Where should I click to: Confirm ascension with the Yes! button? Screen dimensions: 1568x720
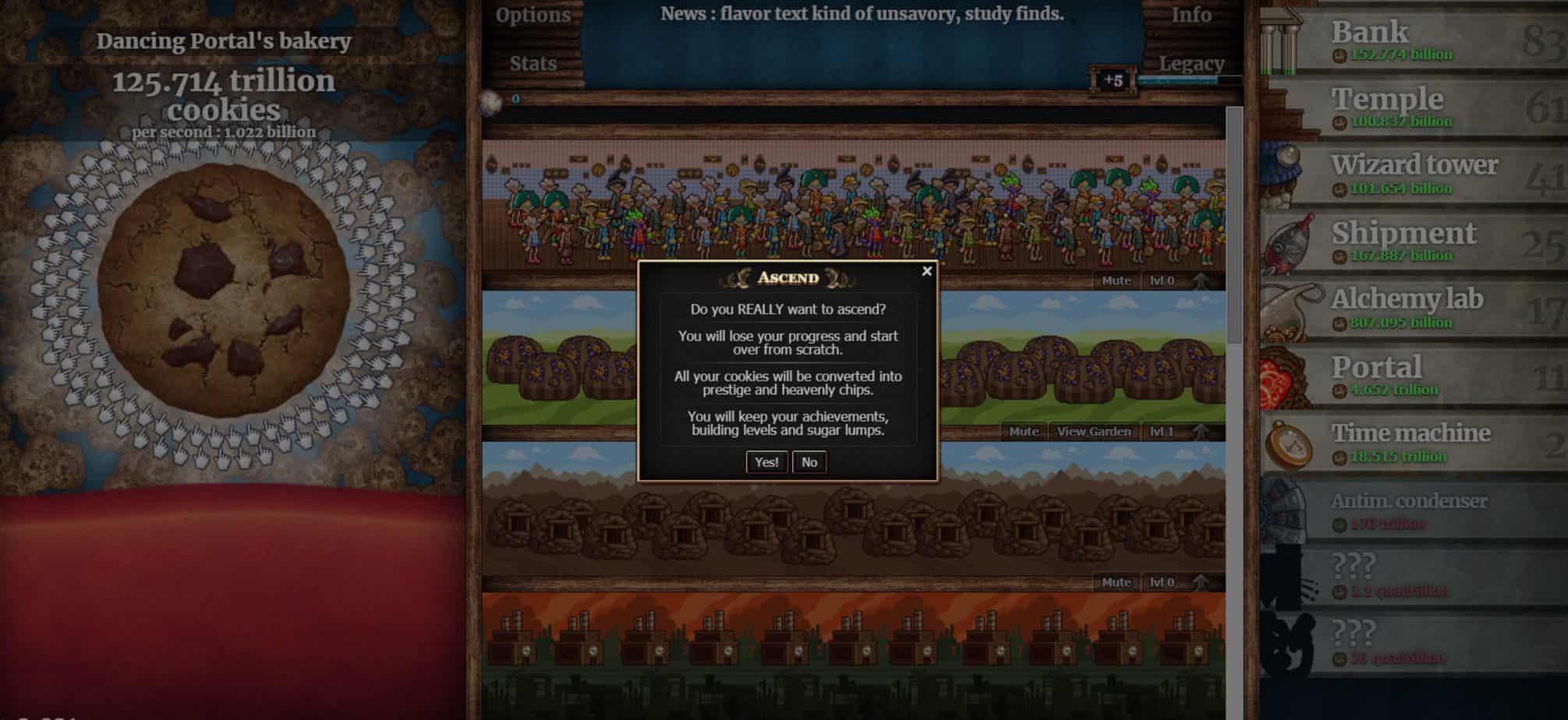pos(766,462)
